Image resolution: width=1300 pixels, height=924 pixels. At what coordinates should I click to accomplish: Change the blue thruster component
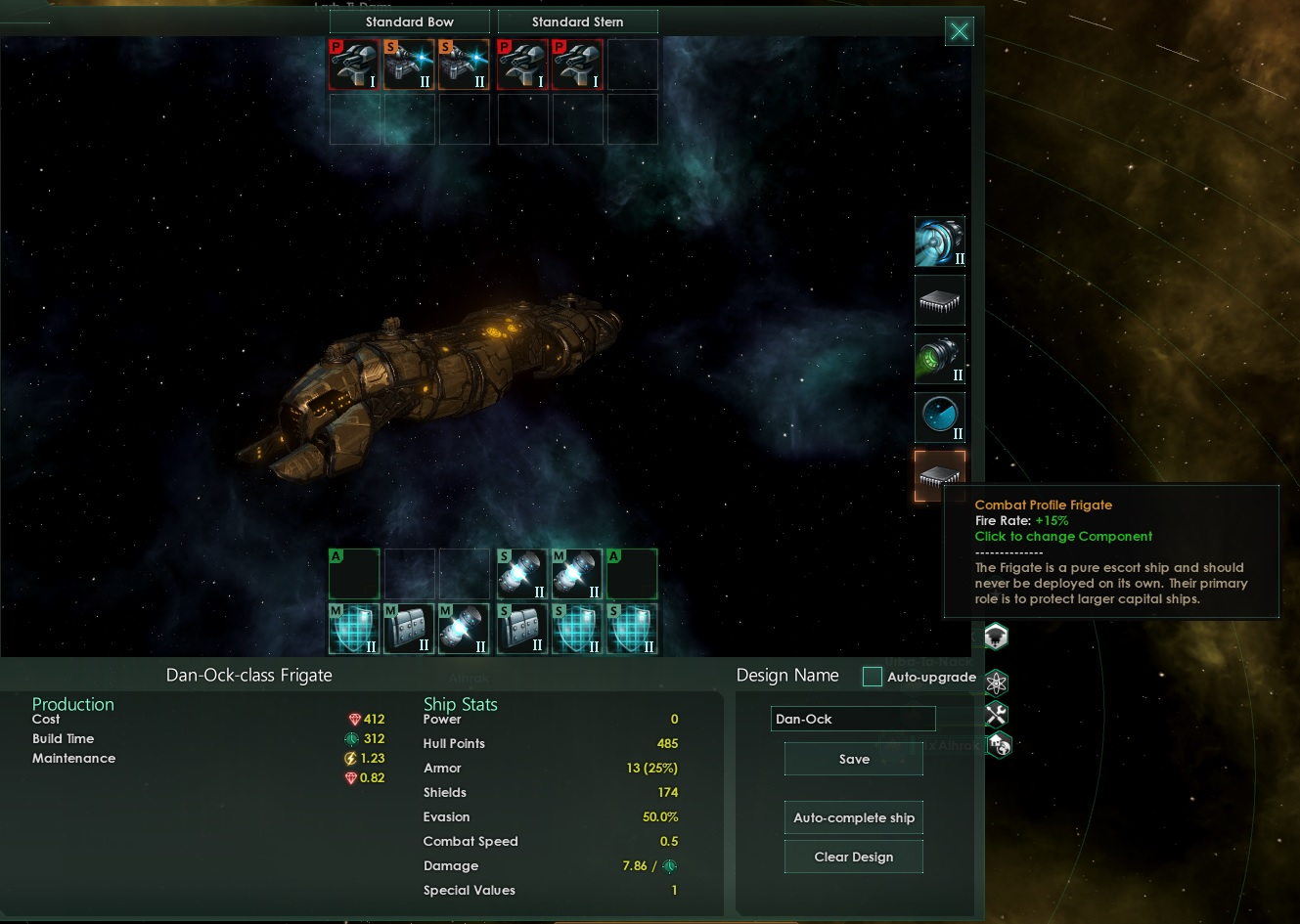(939, 242)
